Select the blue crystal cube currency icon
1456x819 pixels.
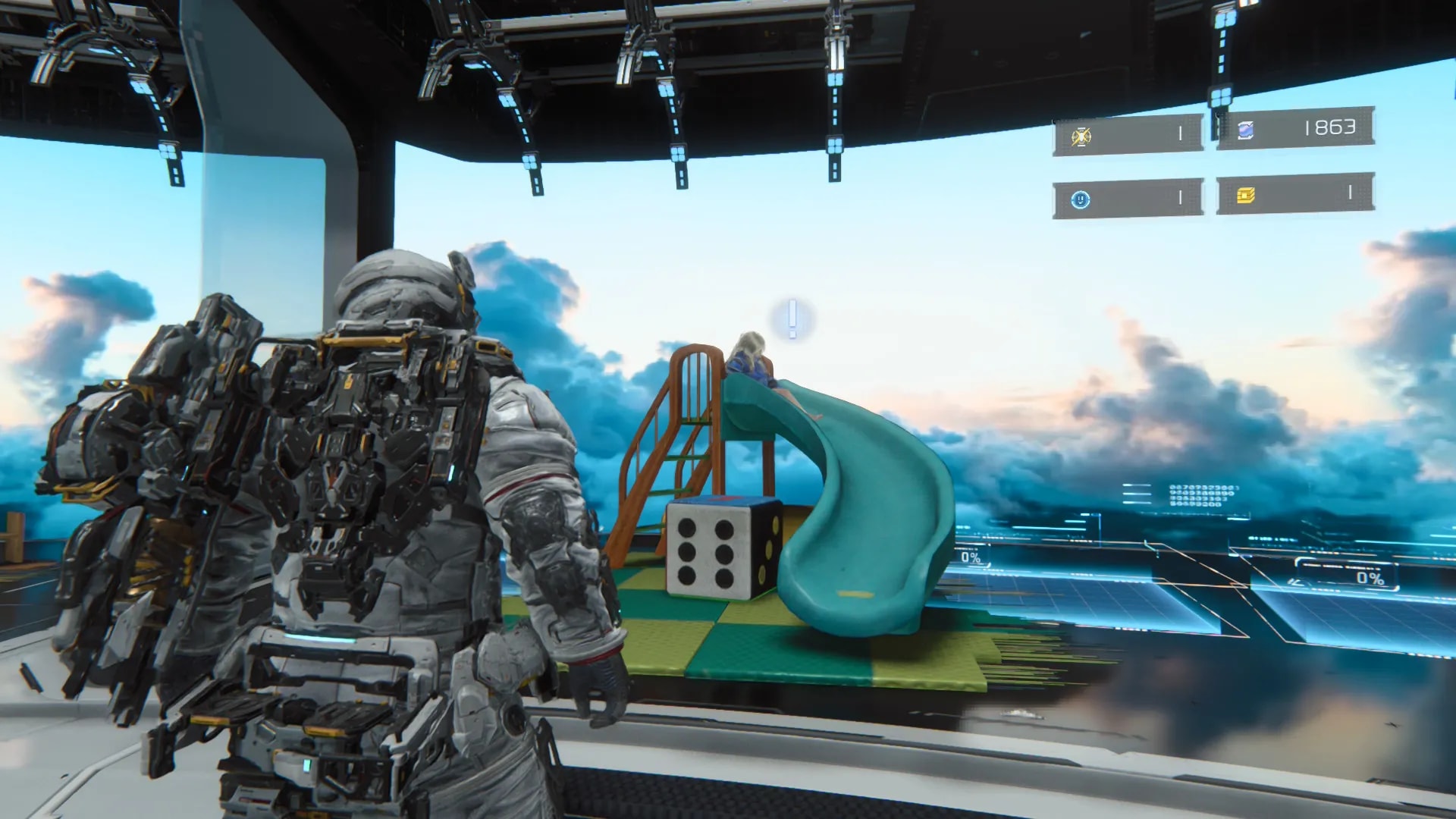[x=1245, y=130]
